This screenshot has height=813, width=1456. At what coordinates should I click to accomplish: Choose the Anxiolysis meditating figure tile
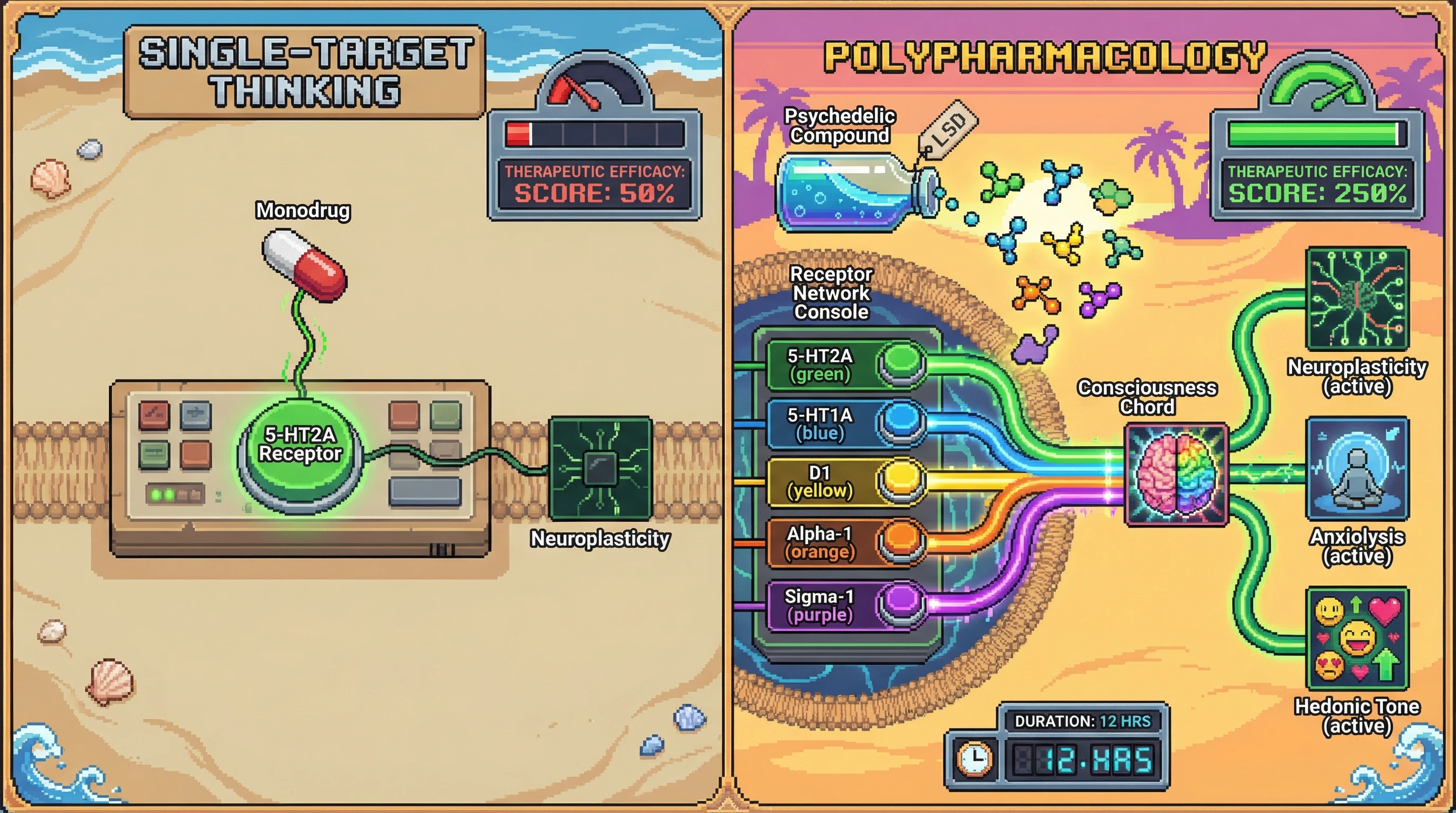[1357, 468]
